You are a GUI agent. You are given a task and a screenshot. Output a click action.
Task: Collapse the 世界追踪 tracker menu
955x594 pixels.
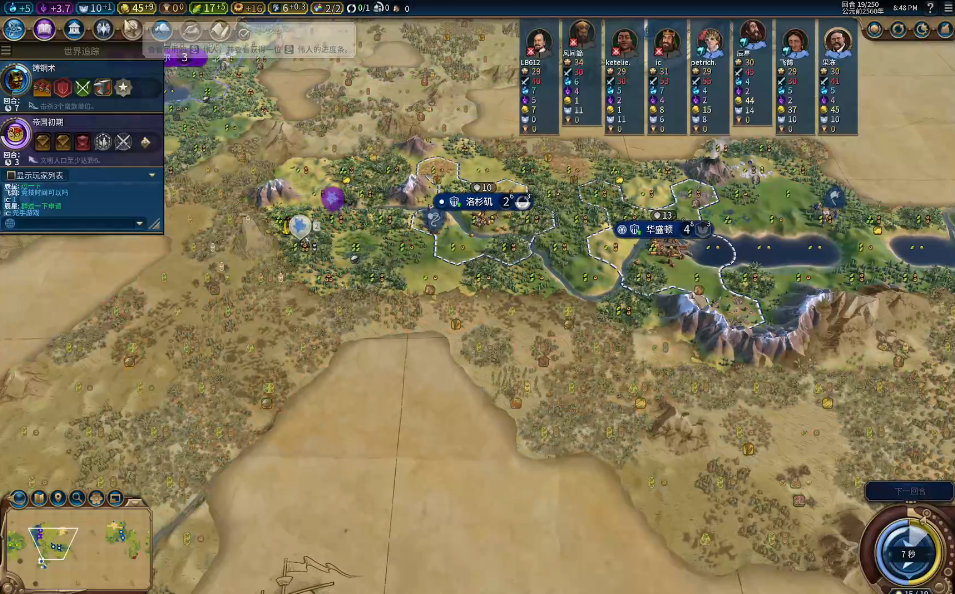pos(7,50)
